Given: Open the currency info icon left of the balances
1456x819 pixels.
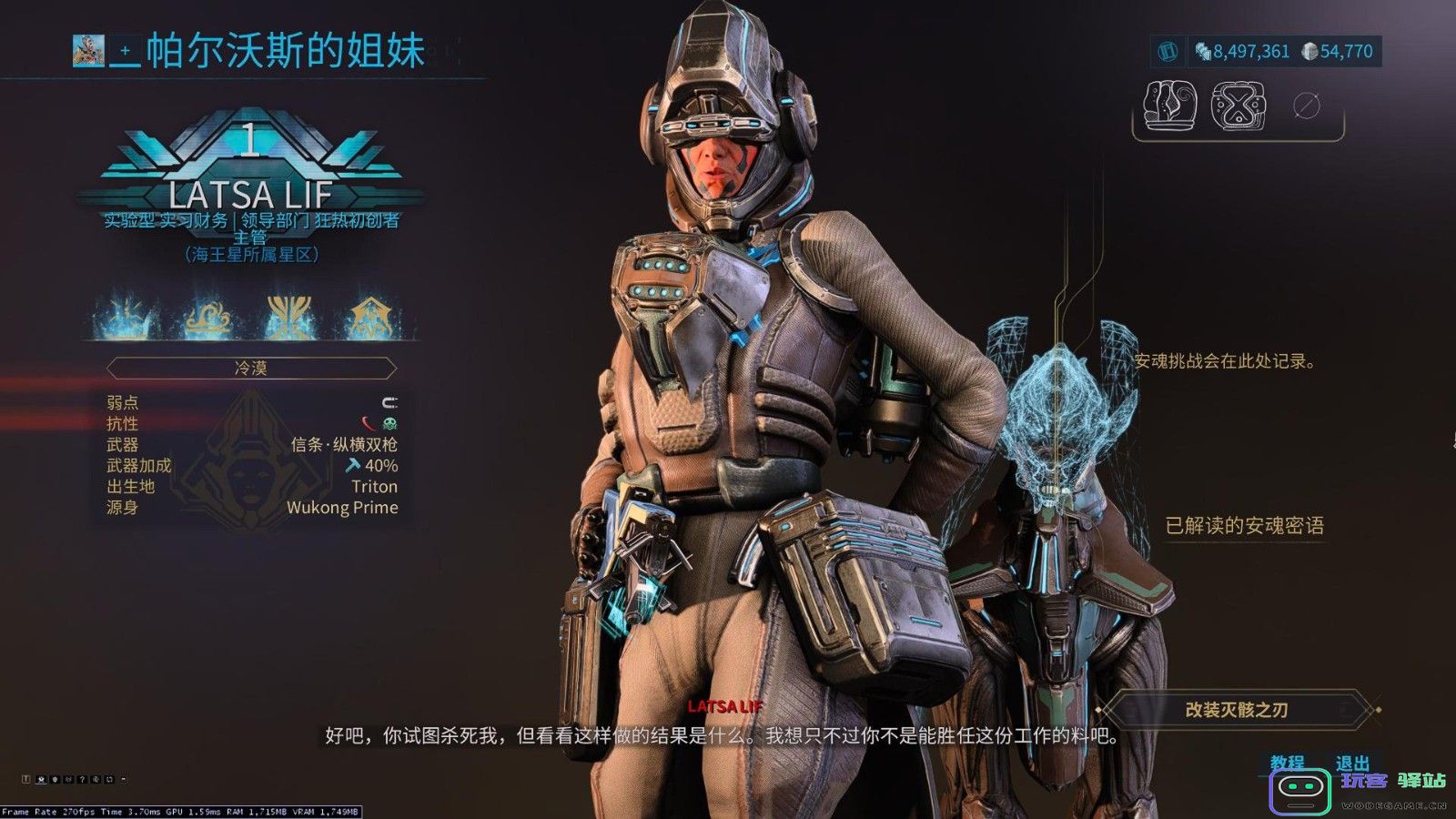Looking at the screenshot, I should 1168,52.
